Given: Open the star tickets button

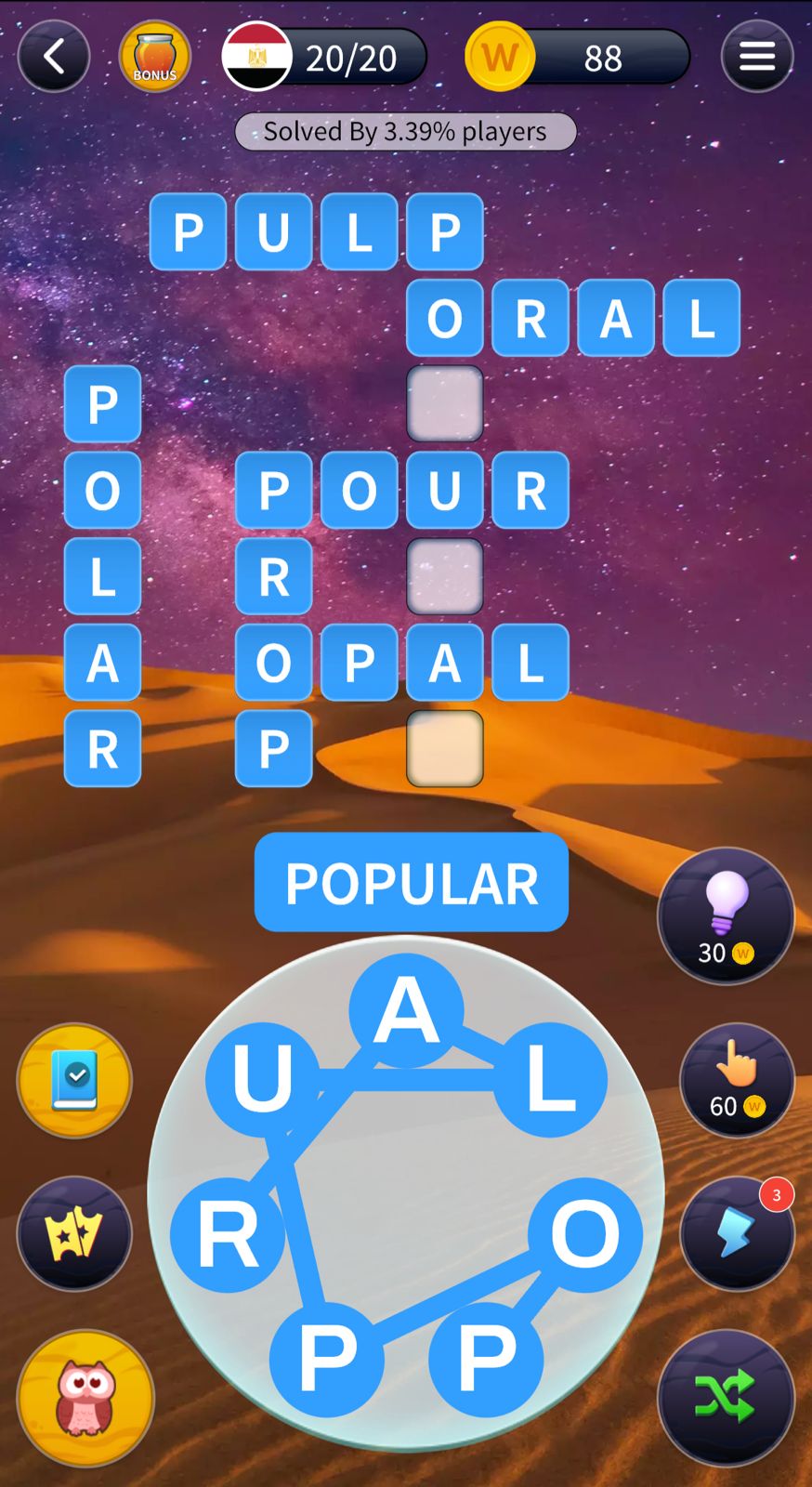Looking at the screenshot, I should [74, 1233].
